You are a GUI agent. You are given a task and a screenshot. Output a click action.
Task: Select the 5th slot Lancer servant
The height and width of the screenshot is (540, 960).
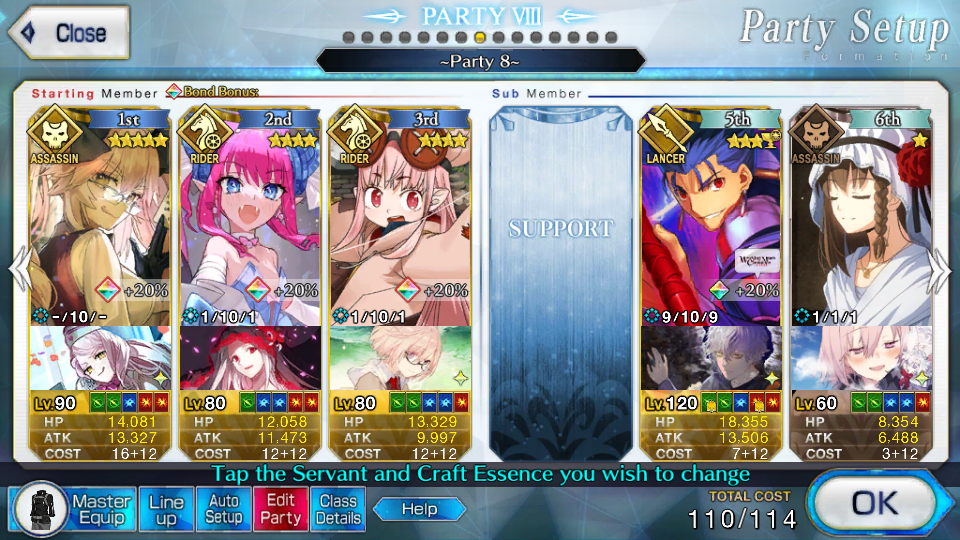[x=711, y=220]
